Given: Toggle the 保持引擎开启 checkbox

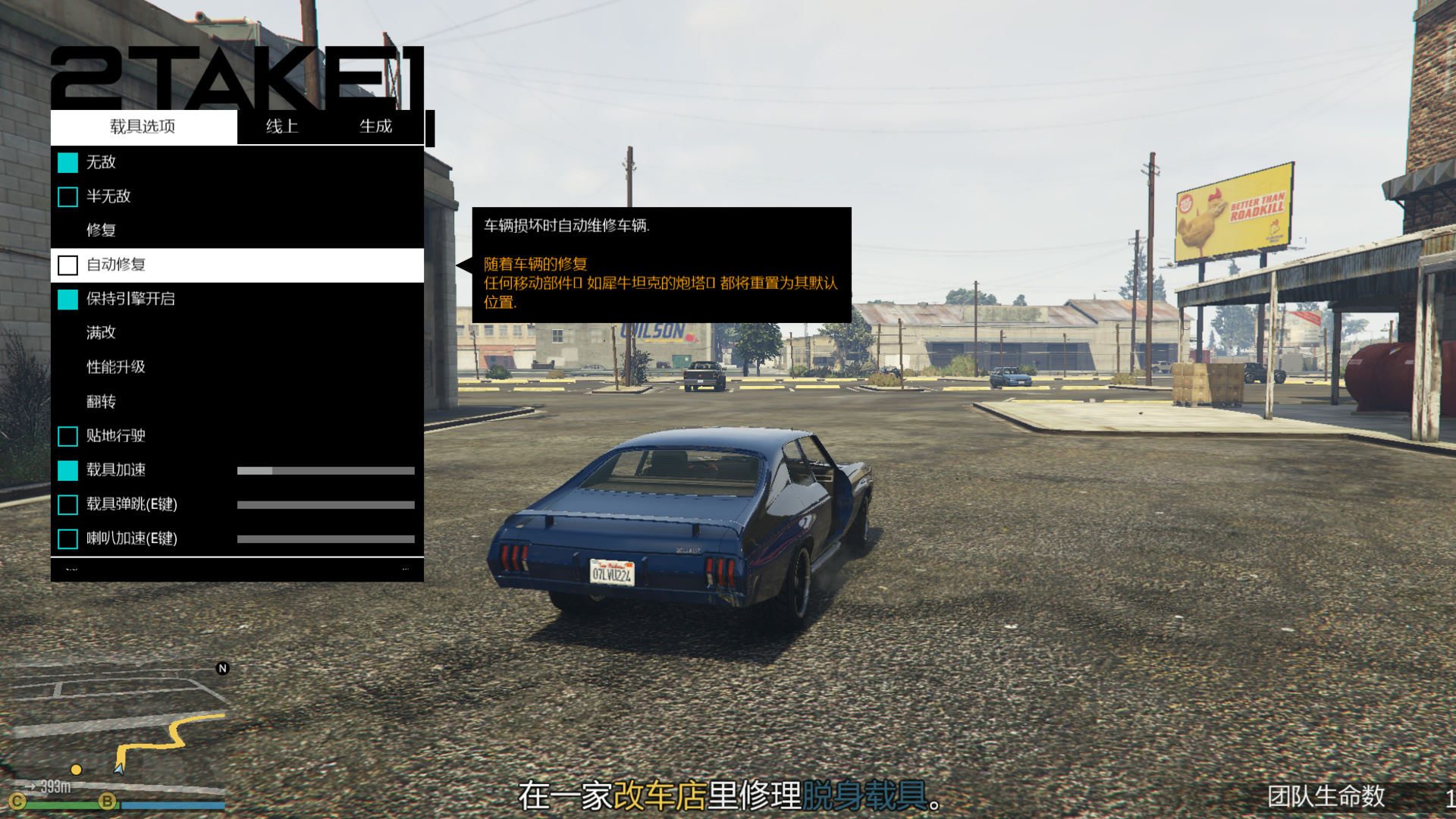Looking at the screenshot, I should [68, 300].
